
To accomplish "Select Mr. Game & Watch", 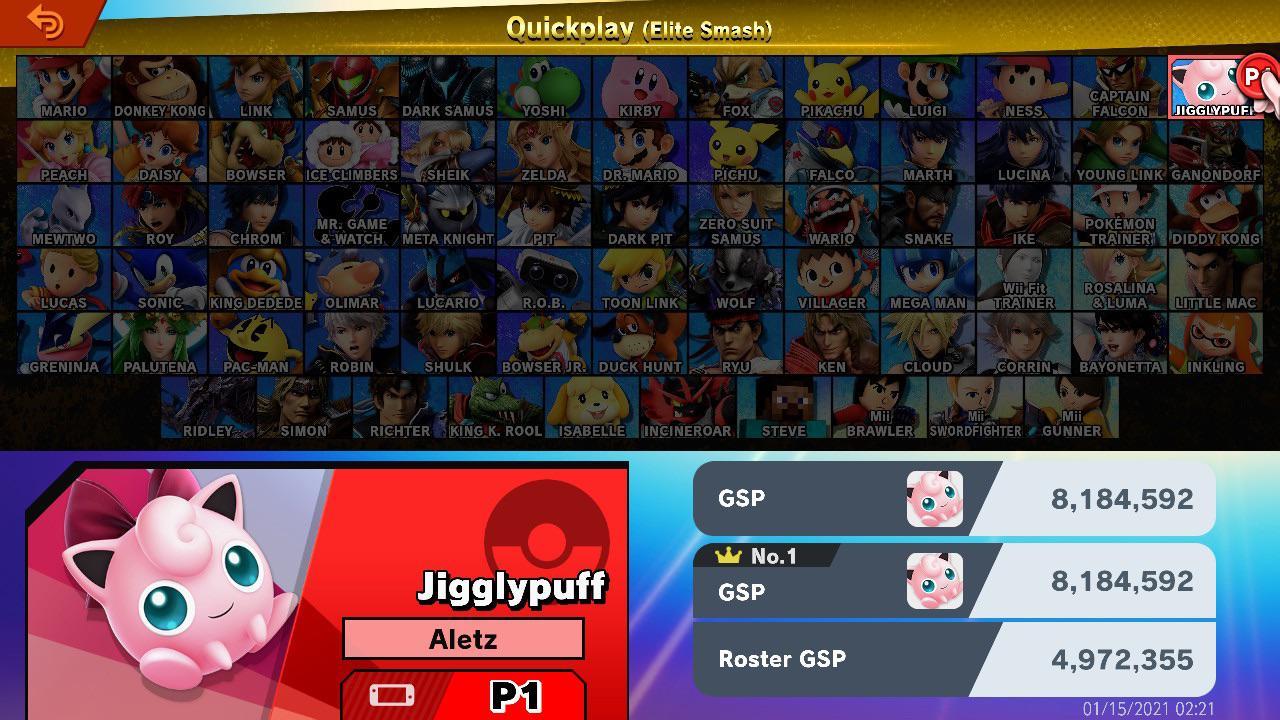I will (x=350, y=213).
